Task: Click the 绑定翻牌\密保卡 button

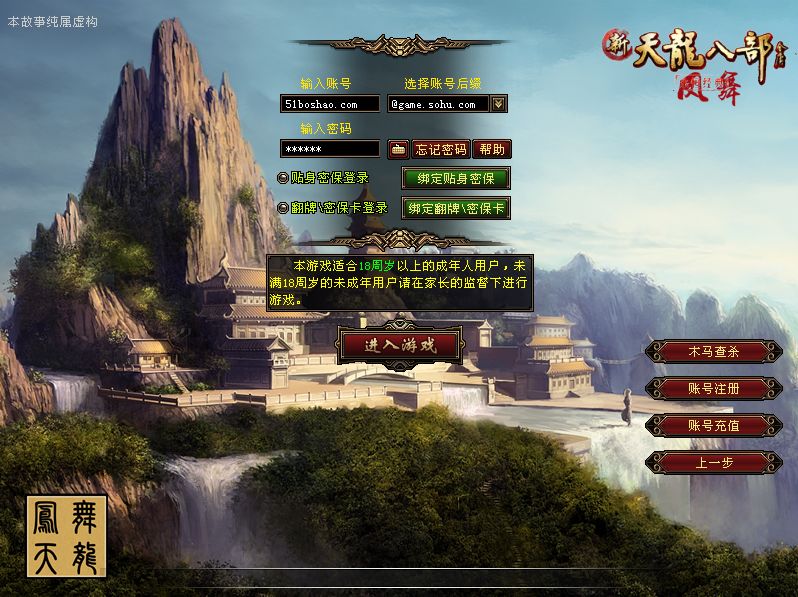Action: [x=456, y=208]
